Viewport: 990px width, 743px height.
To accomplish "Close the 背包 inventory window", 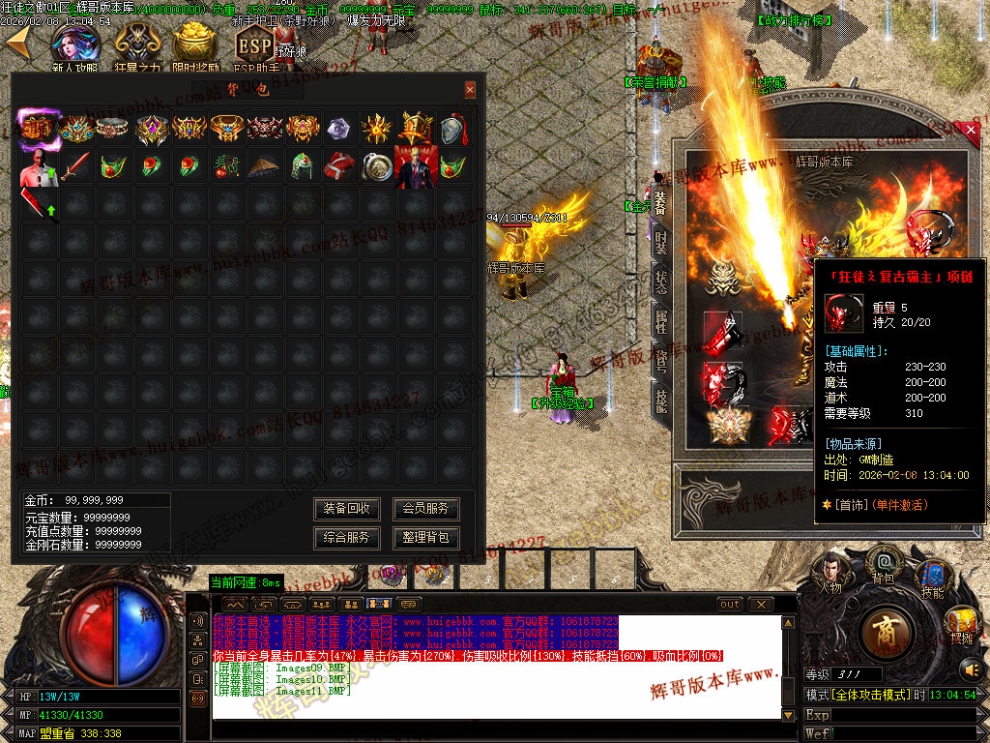I will 470,90.
